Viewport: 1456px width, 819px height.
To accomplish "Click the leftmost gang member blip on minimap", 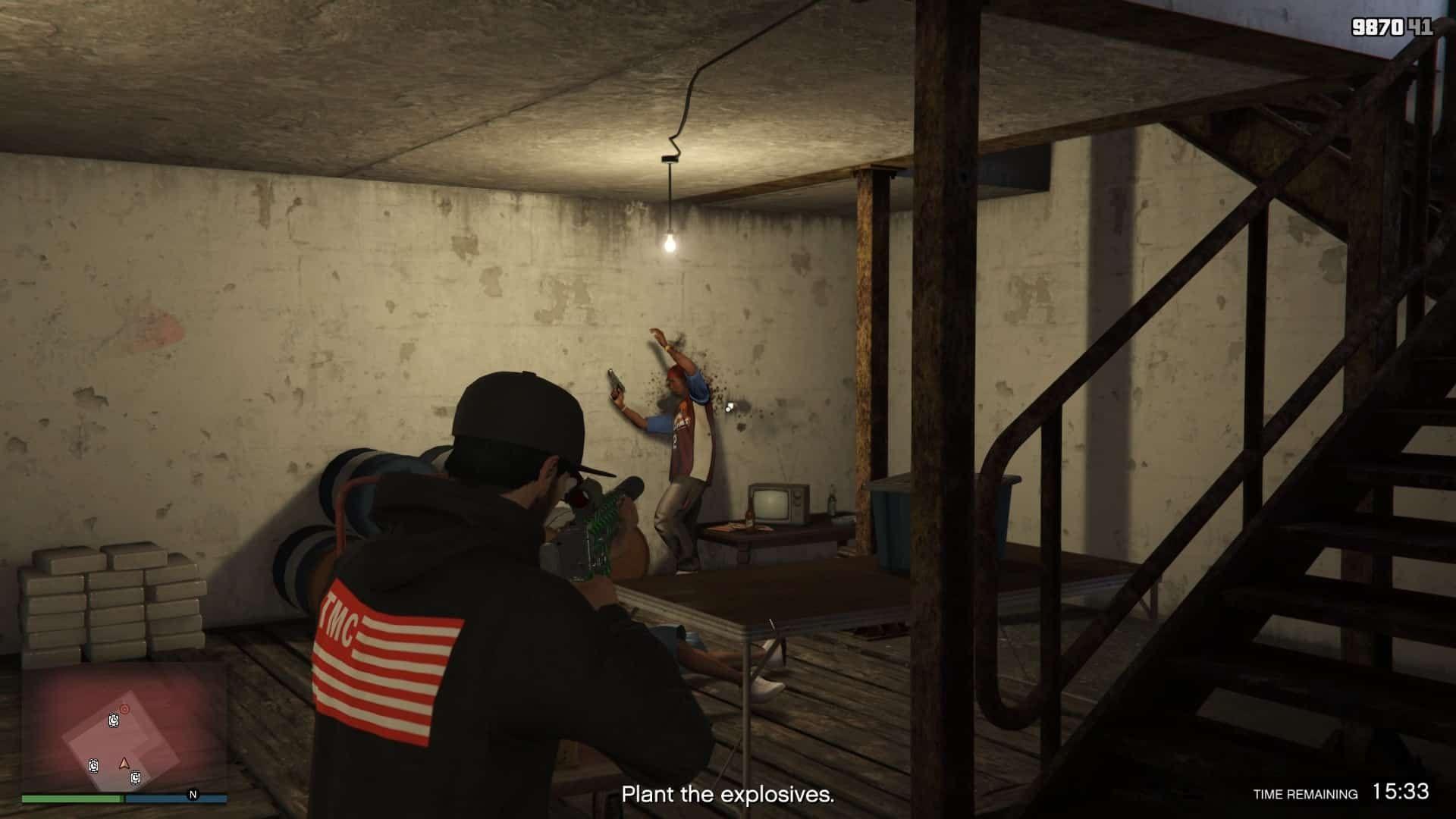I will [x=94, y=766].
